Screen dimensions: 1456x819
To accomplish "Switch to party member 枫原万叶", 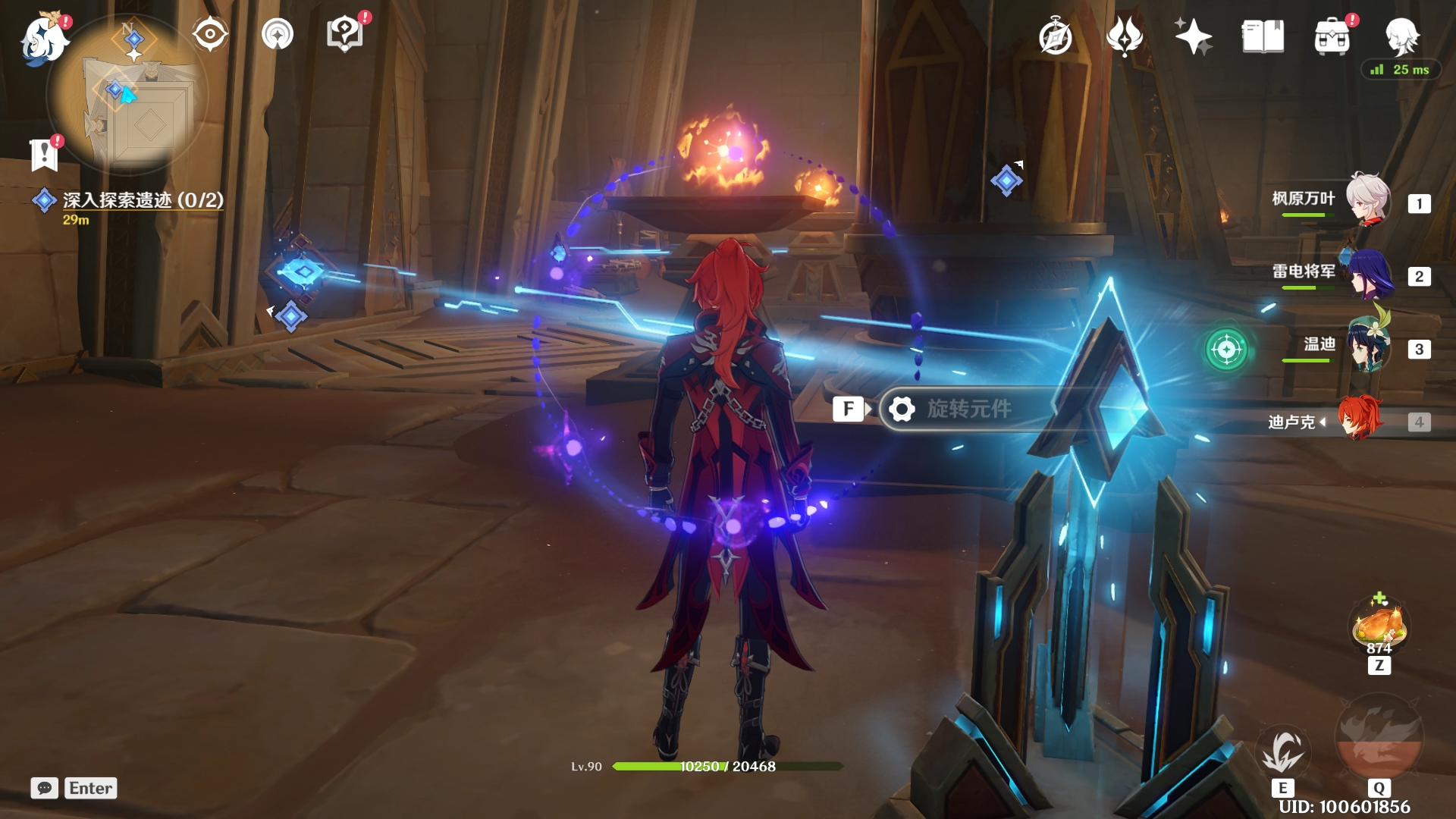I will click(x=1367, y=200).
